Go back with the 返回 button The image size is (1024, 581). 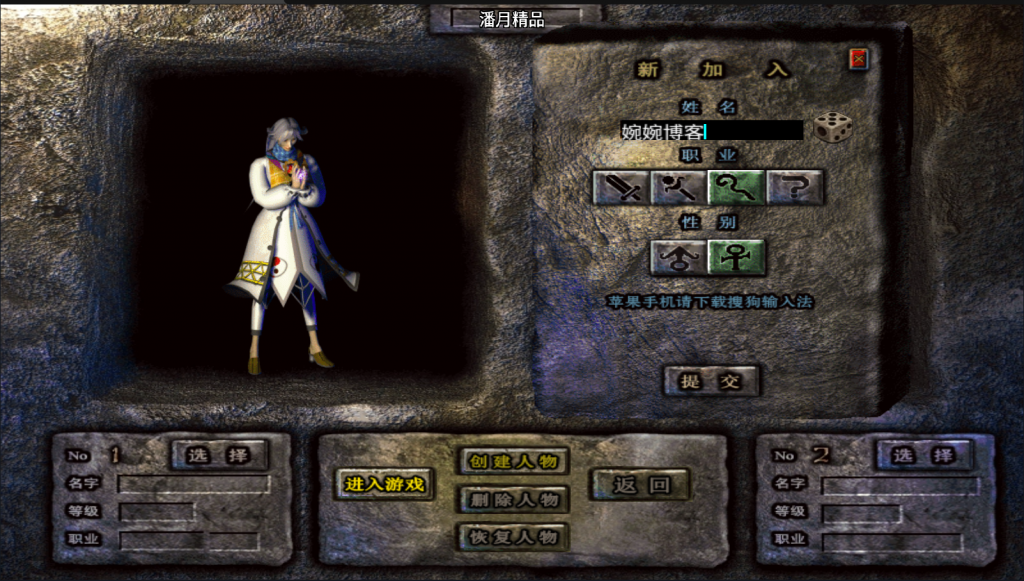[x=639, y=485]
